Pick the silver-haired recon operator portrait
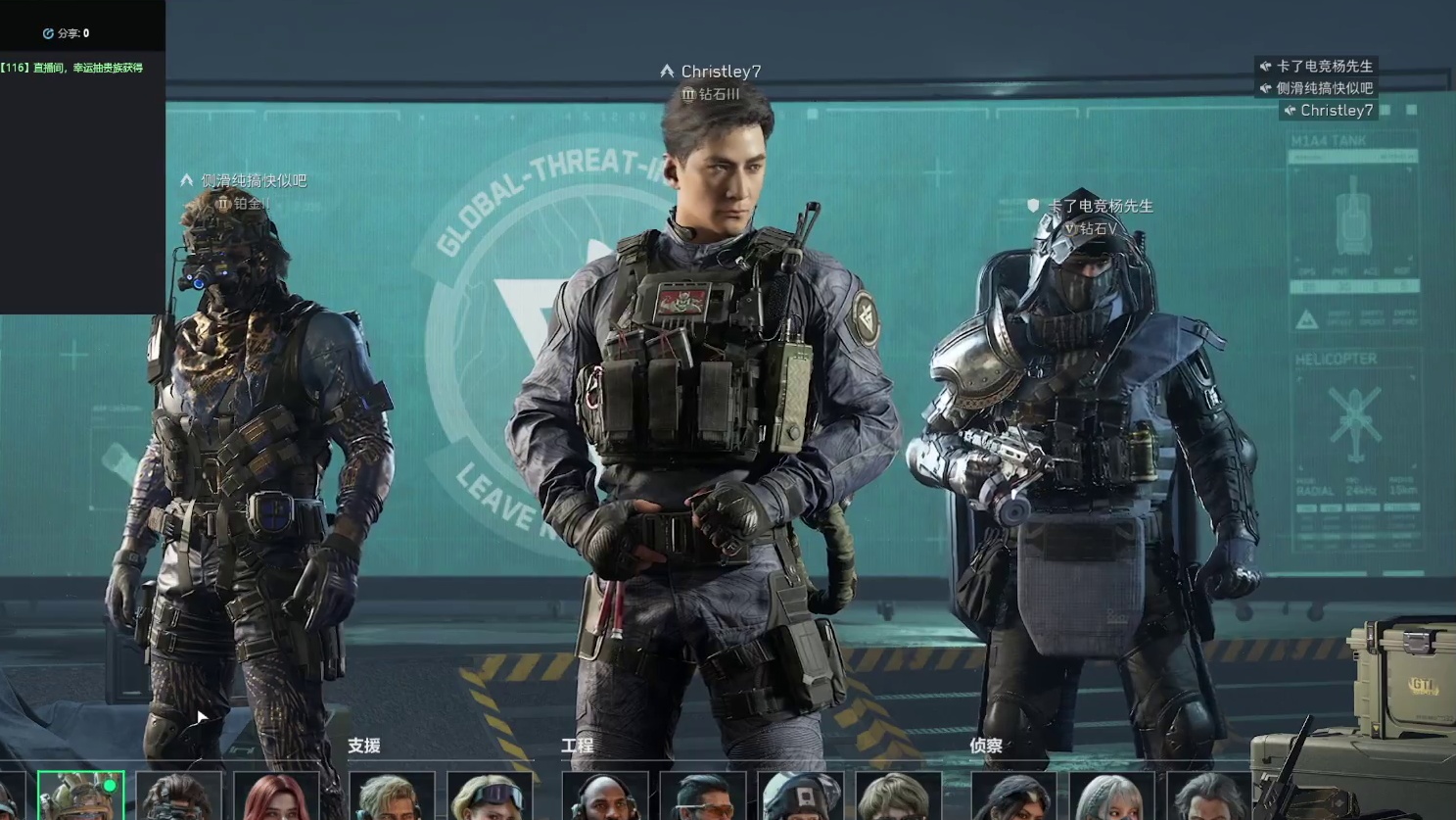Screen dimensions: 1456x820 point(1111,796)
